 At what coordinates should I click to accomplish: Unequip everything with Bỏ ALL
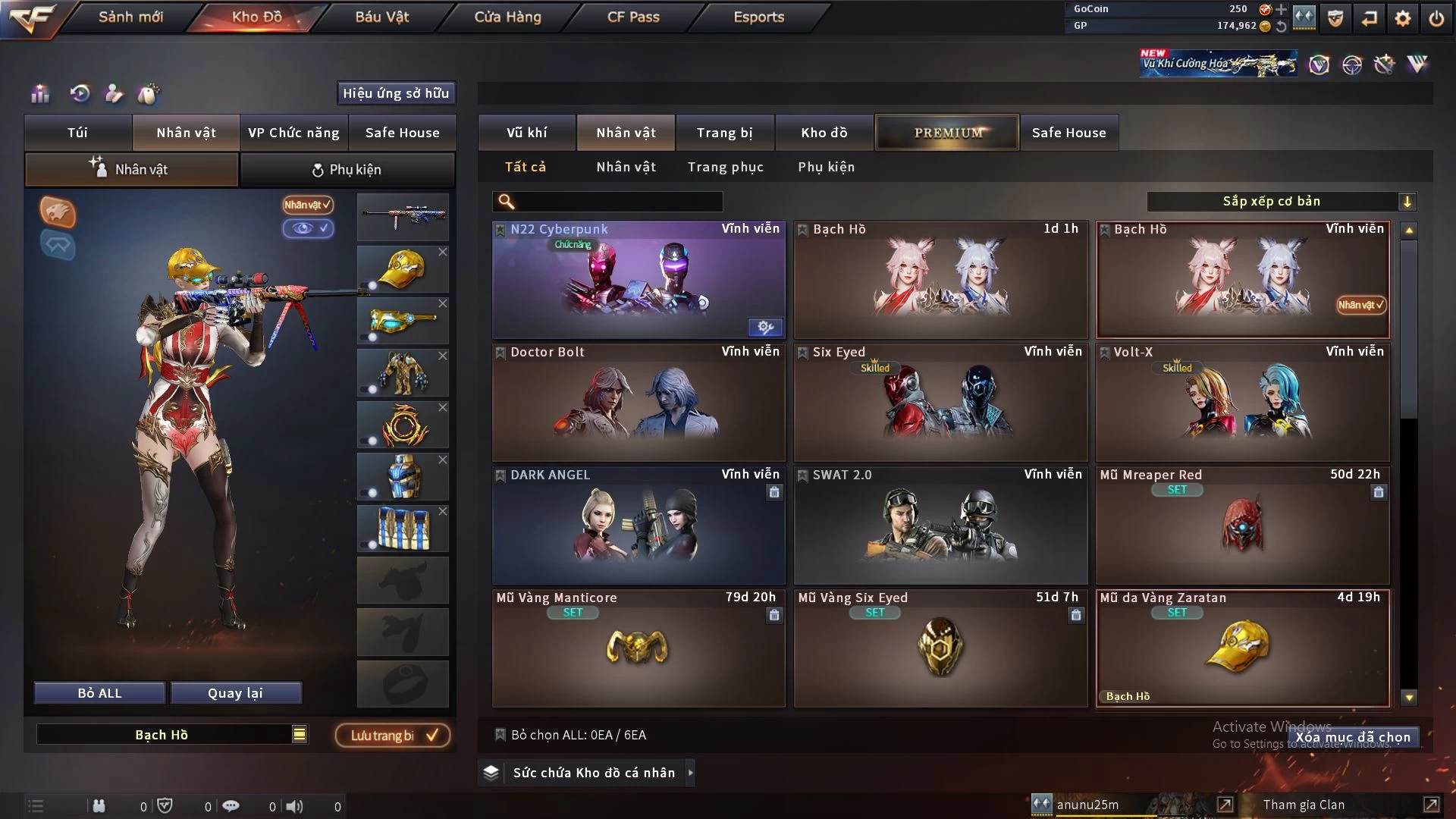point(99,693)
